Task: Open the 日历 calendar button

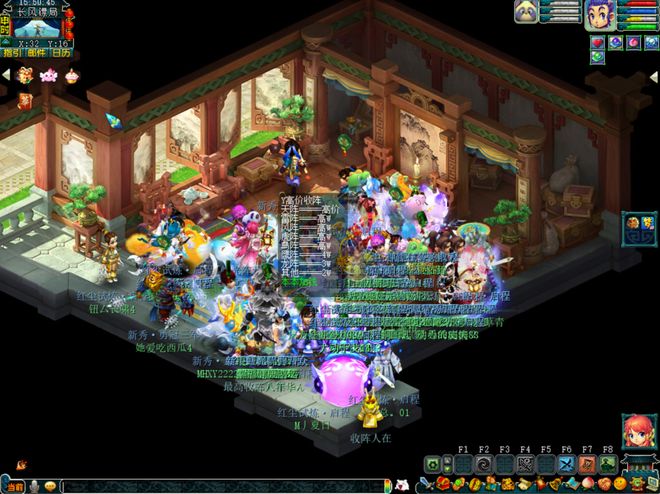Action: (x=59, y=54)
